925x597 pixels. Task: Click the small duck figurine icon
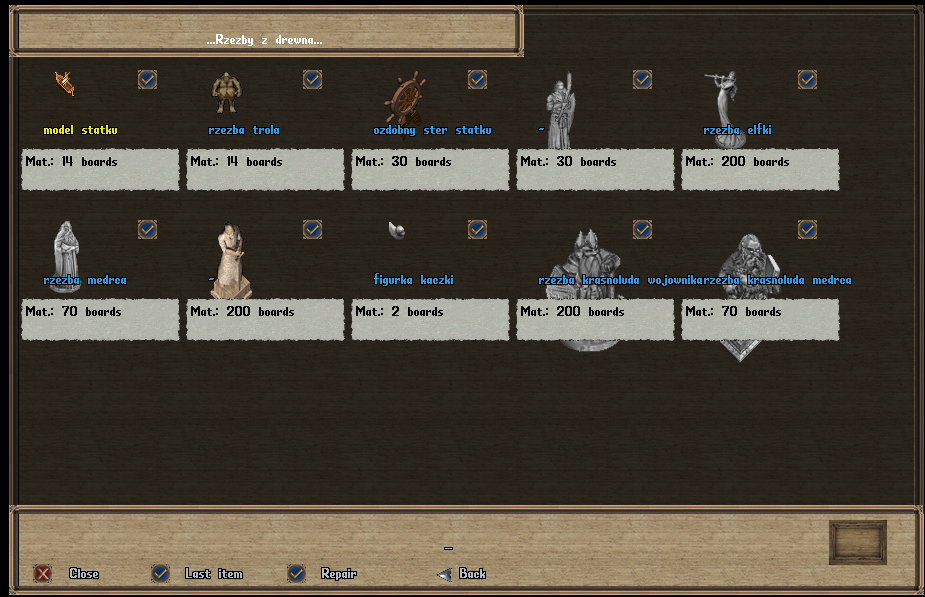click(397, 230)
